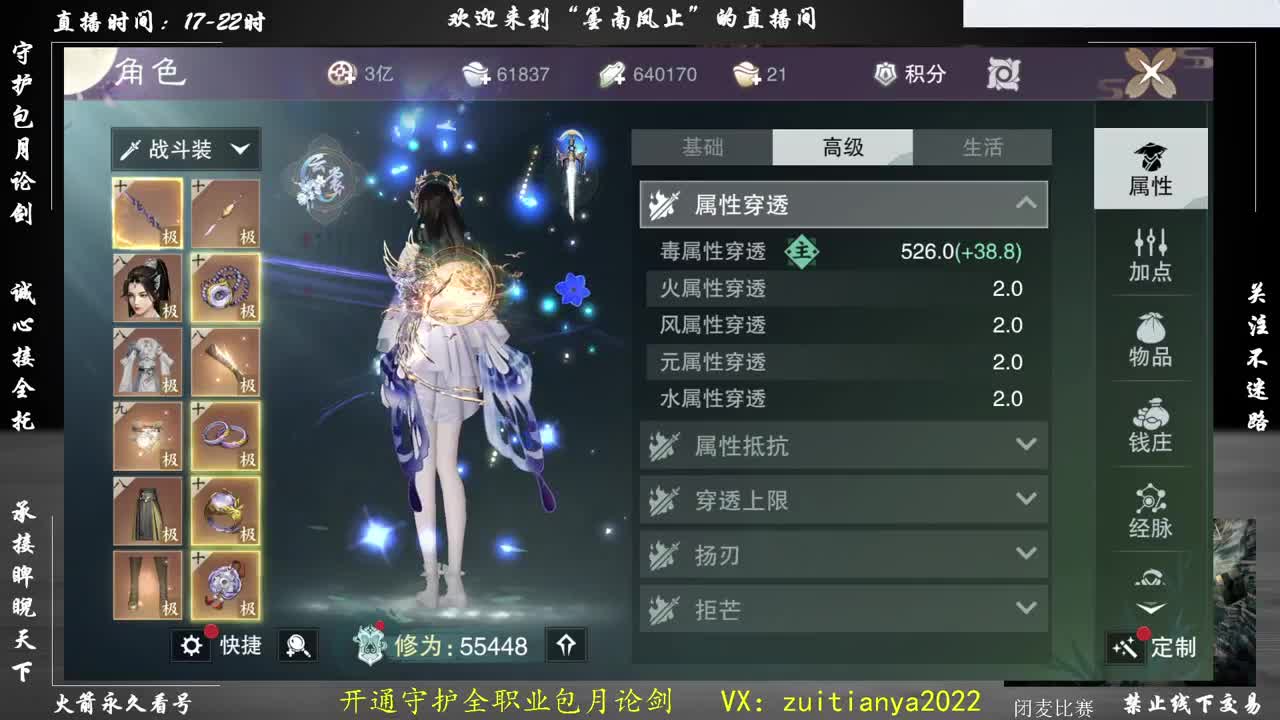Switch to the 加点 panel
This screenshot has height=720, width=1280.
pyautogui.click(x=1151, y=253)
